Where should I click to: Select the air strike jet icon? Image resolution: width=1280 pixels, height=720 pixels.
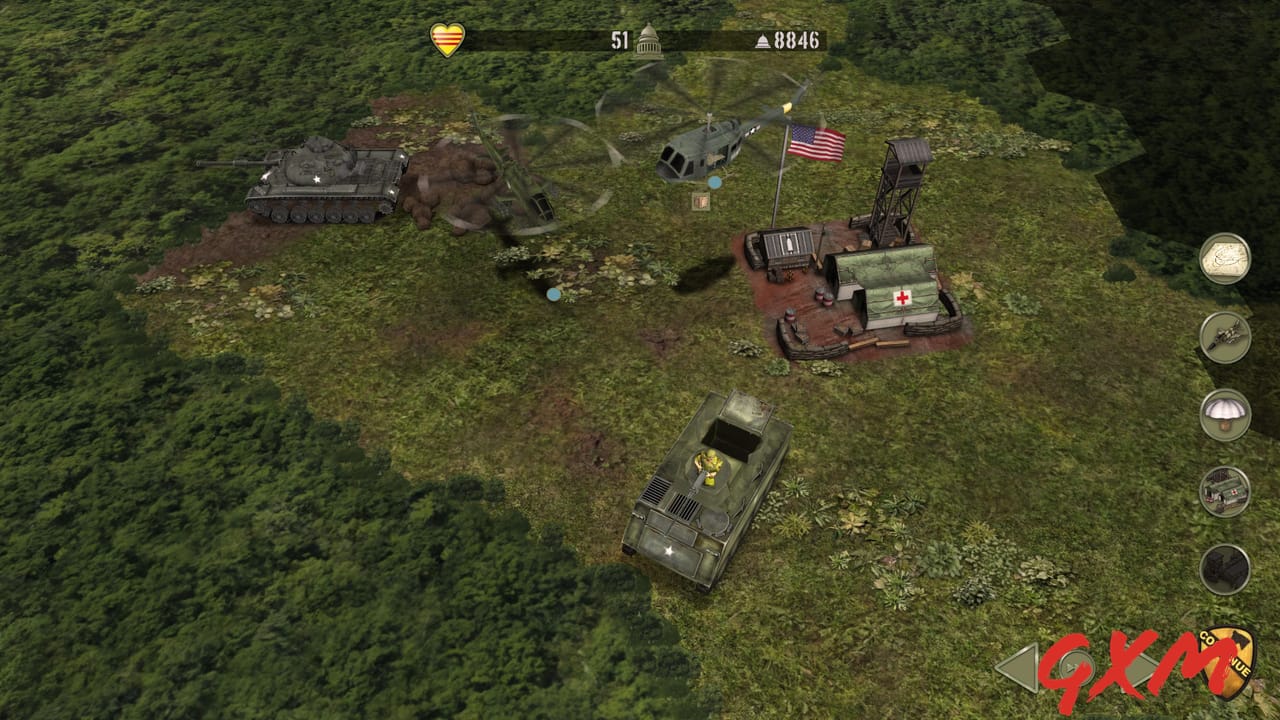tap(1226, 336)
